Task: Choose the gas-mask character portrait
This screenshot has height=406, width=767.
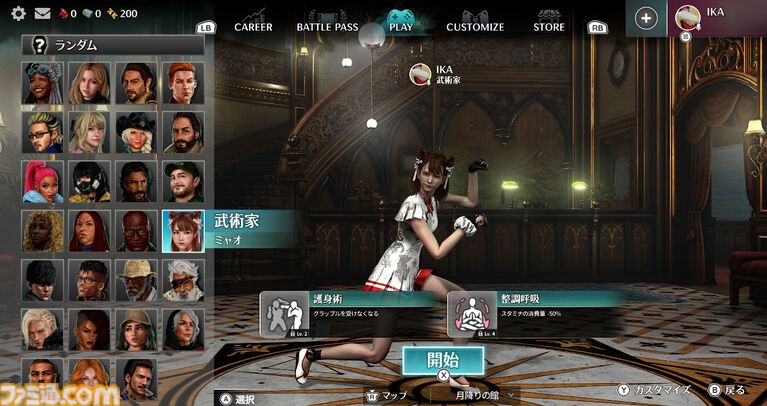Action: tap(90, 182)
